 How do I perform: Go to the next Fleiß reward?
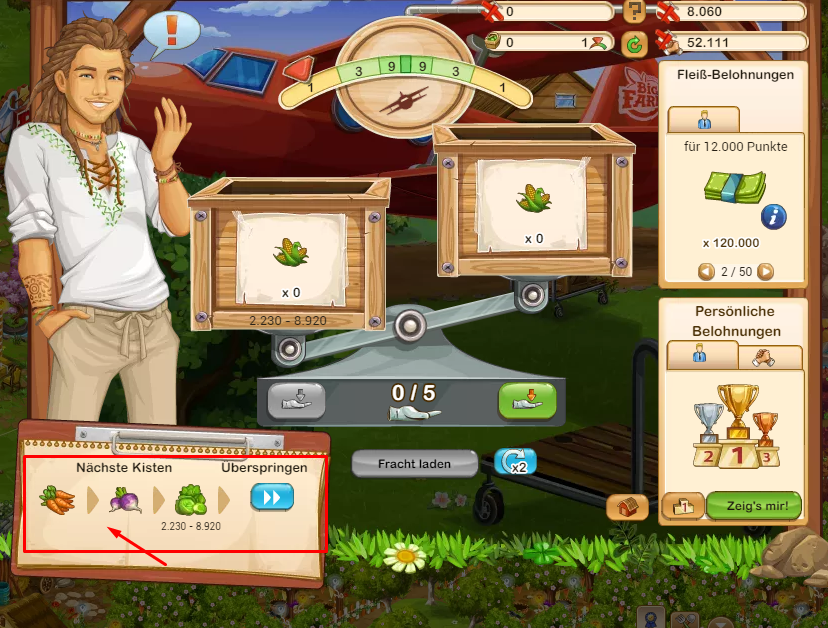tap(766, 271)
